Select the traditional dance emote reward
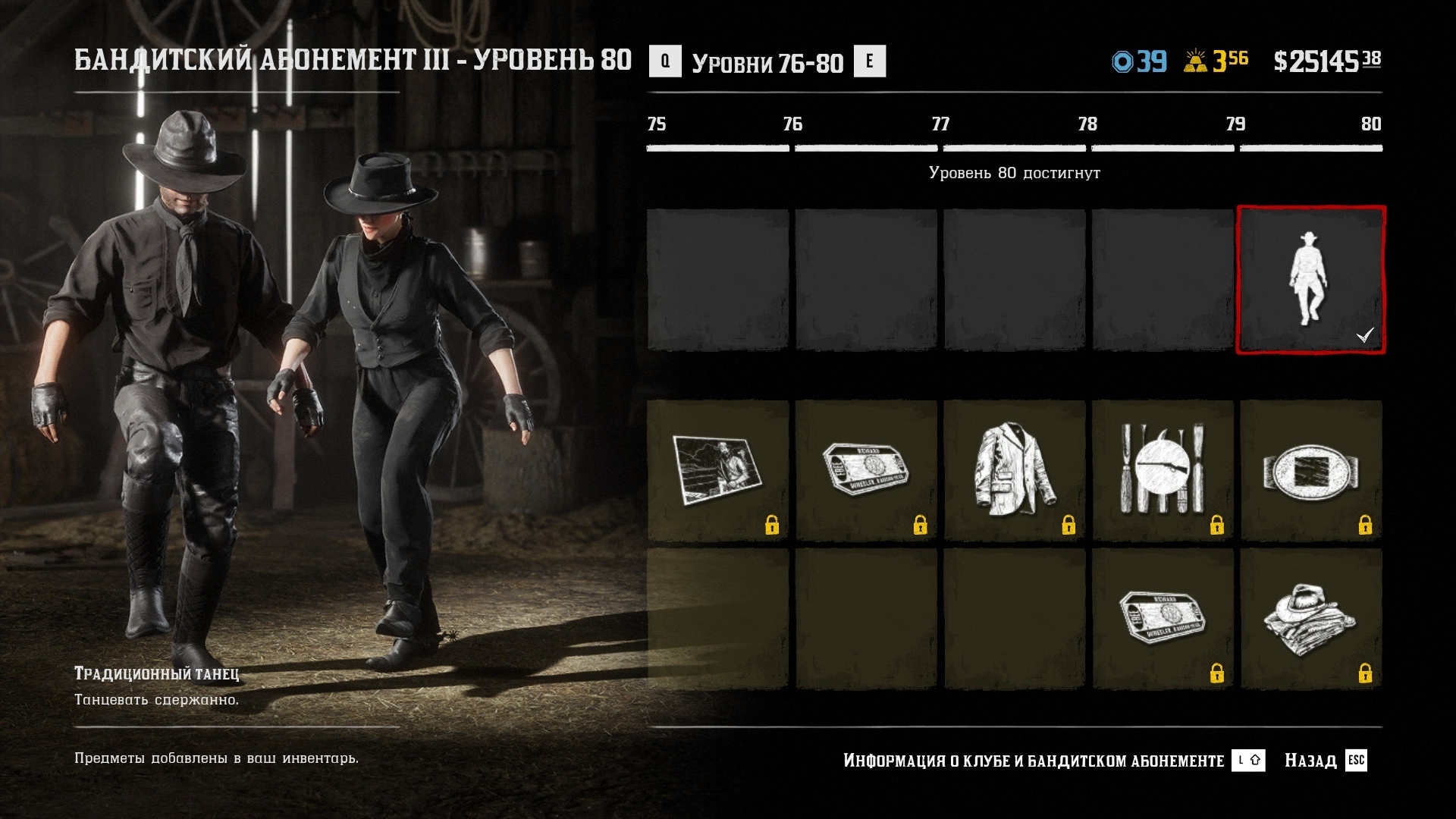The width and height of the screenshot is (1456, 819). pos(1310,279)
